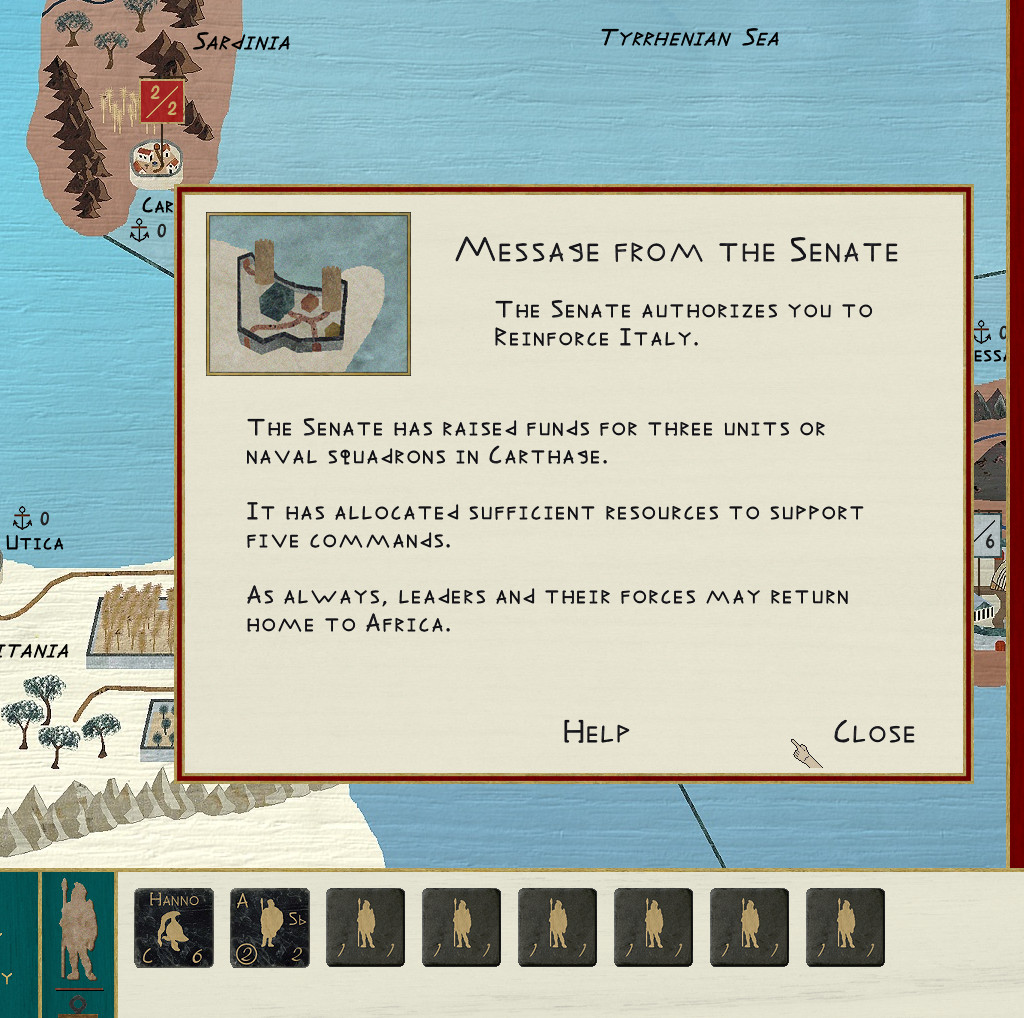Select the infantry unit counter marked A
This screenshot has height=1018, width=1024.
point(270,928)
